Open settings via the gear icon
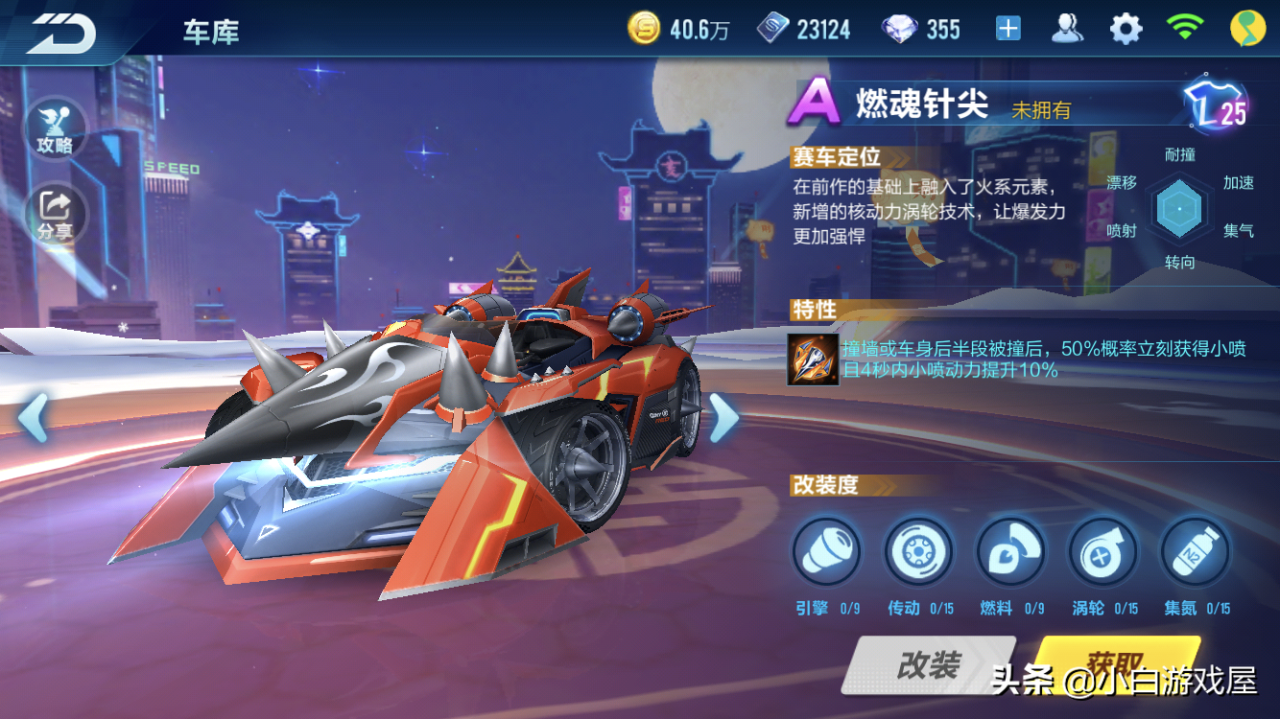 1126,29
